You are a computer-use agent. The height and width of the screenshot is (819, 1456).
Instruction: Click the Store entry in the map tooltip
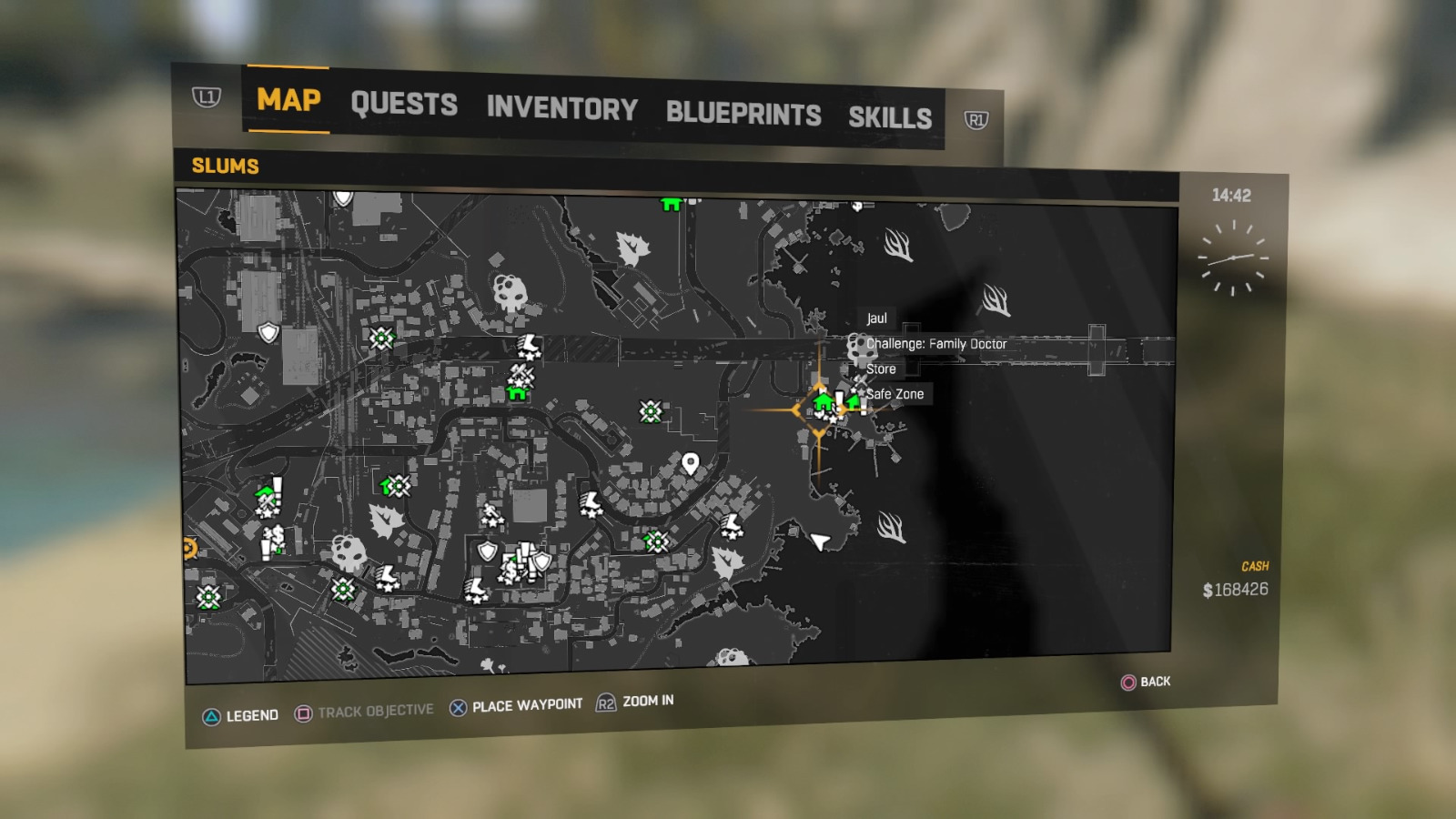click(880, 369)
